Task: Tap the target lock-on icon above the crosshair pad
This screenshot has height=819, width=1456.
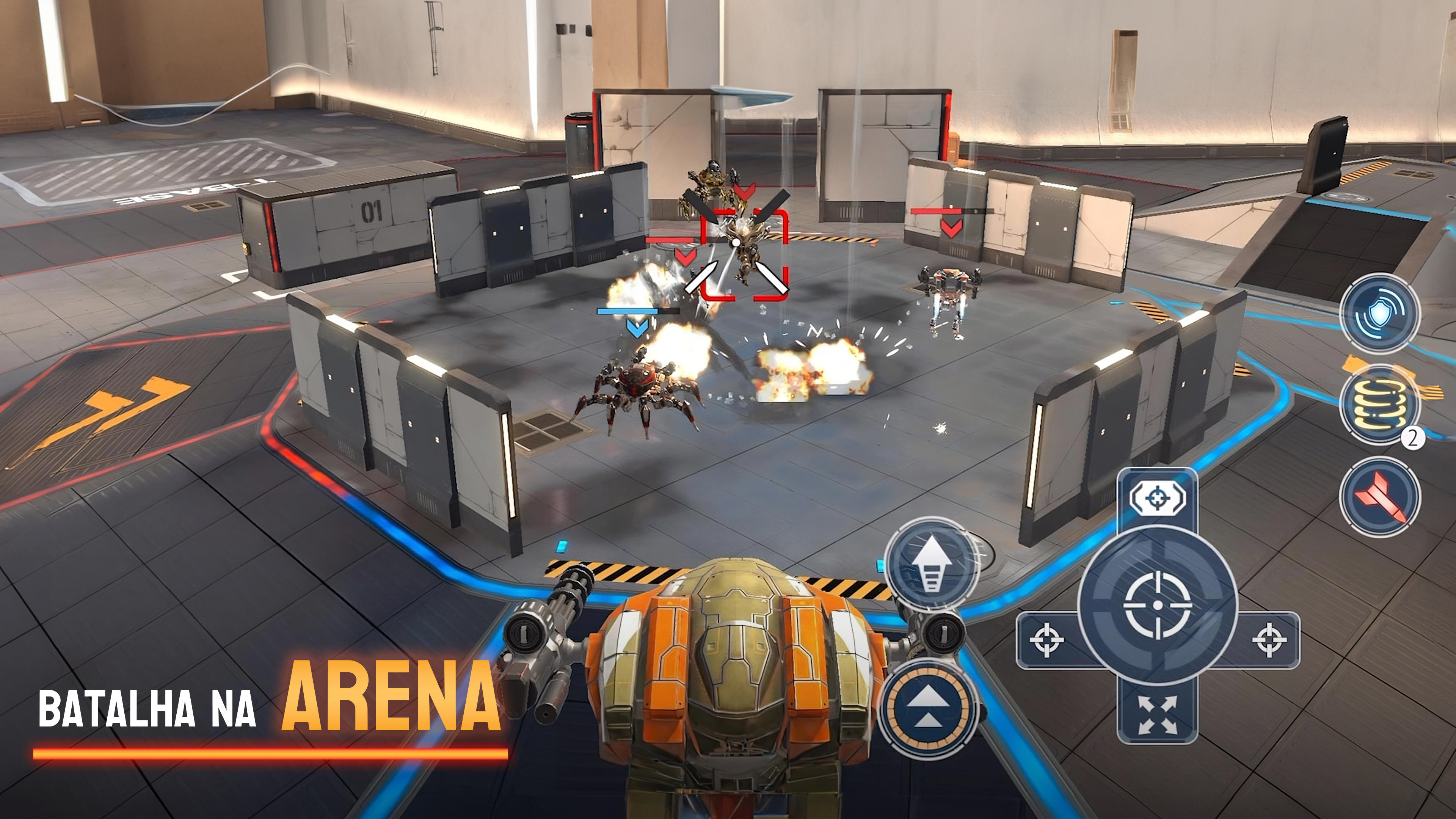Action: pyautogui.click(x=1158, y=497)
